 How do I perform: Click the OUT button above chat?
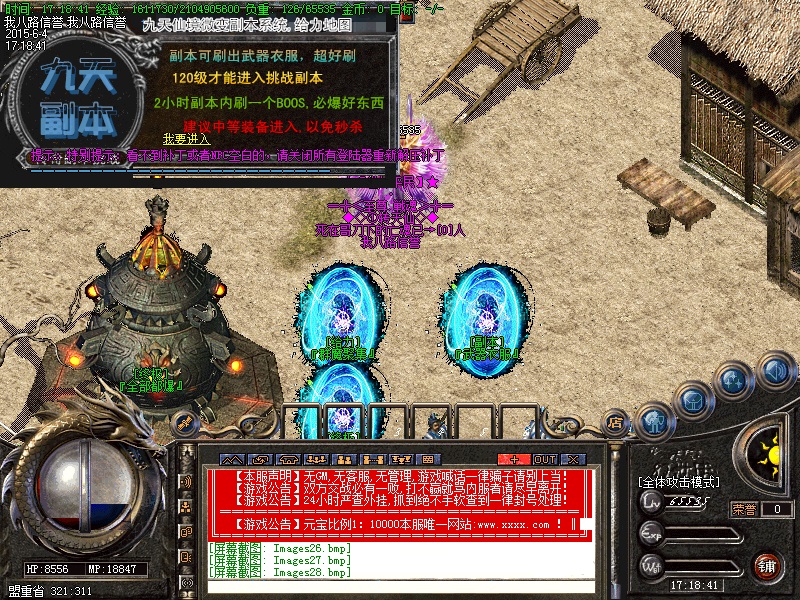click(x=545, y=459)
